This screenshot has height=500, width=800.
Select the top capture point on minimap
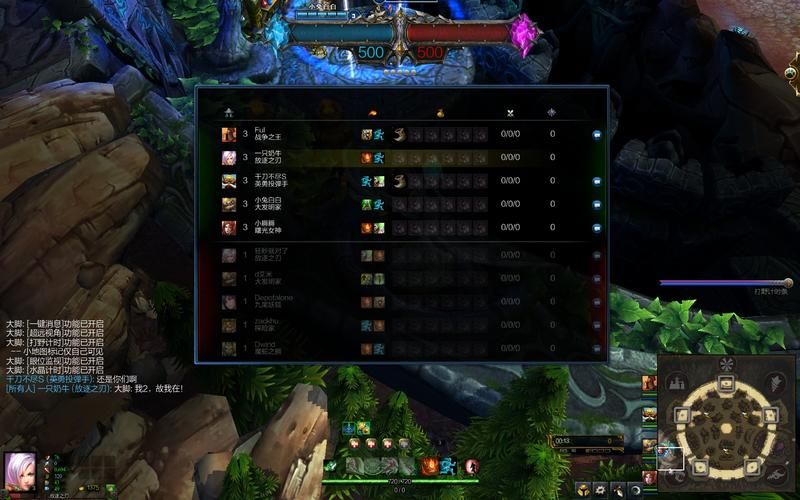(x=727, y=383)
